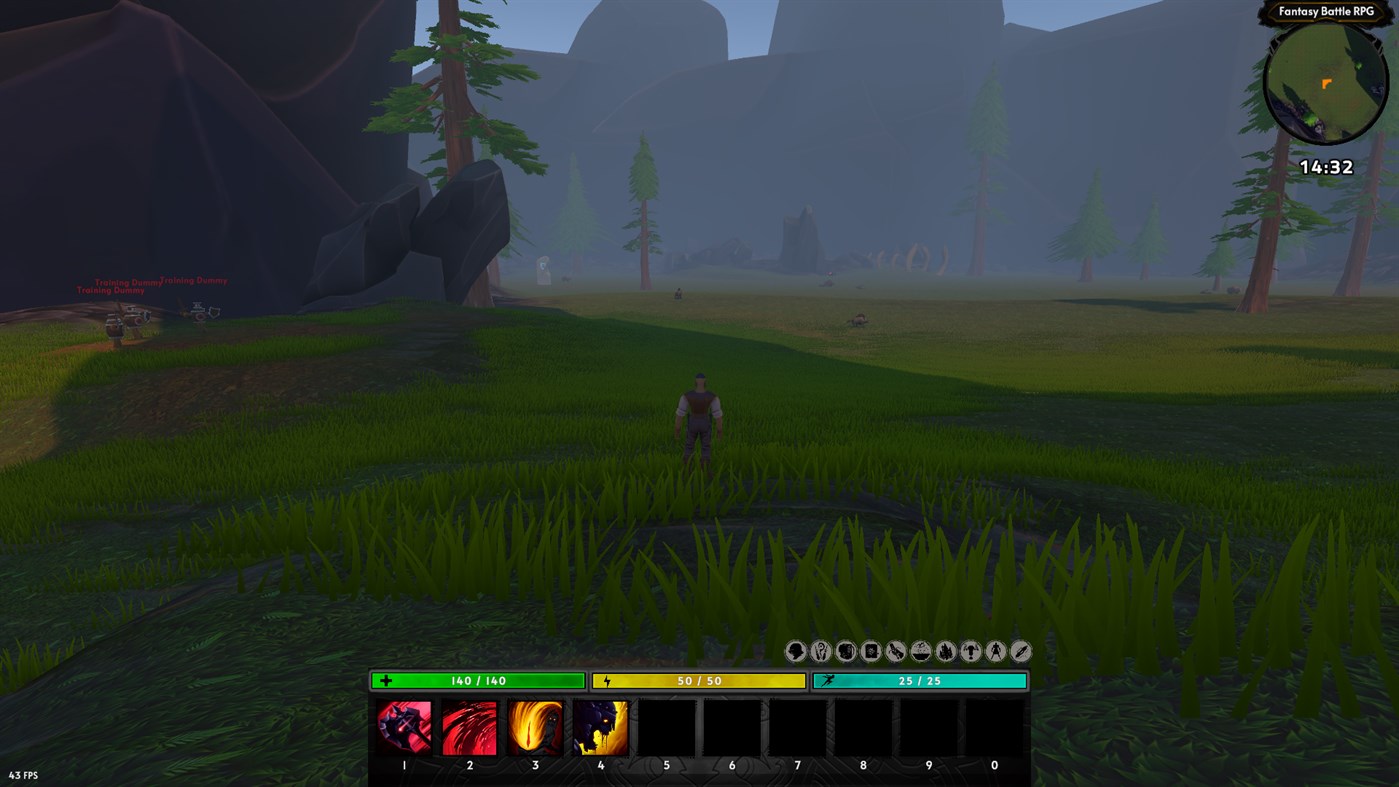Select the nearest Training Dummy label
1399x787 pixels.
coord(110,289)
